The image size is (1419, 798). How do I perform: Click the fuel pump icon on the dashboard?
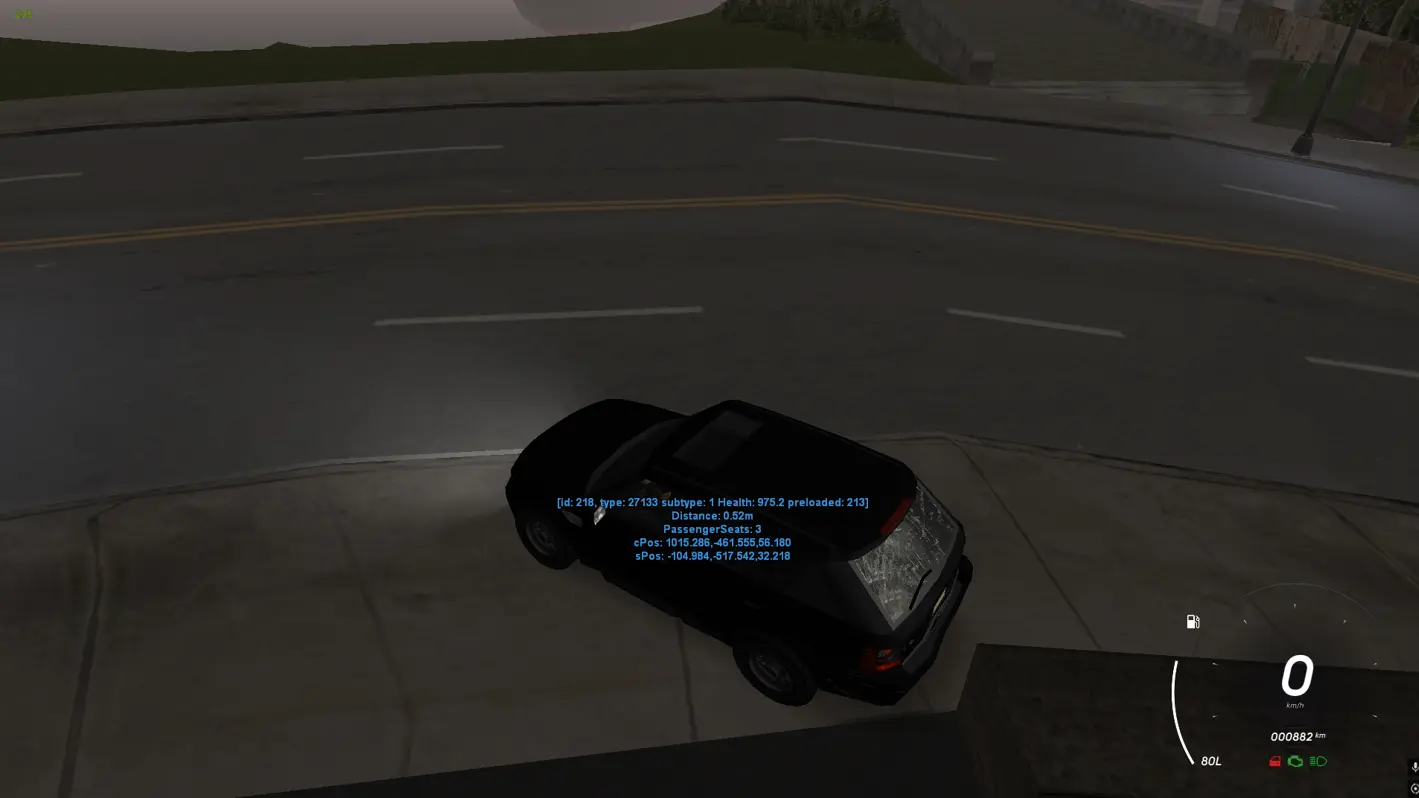(x=1192, y=621)
